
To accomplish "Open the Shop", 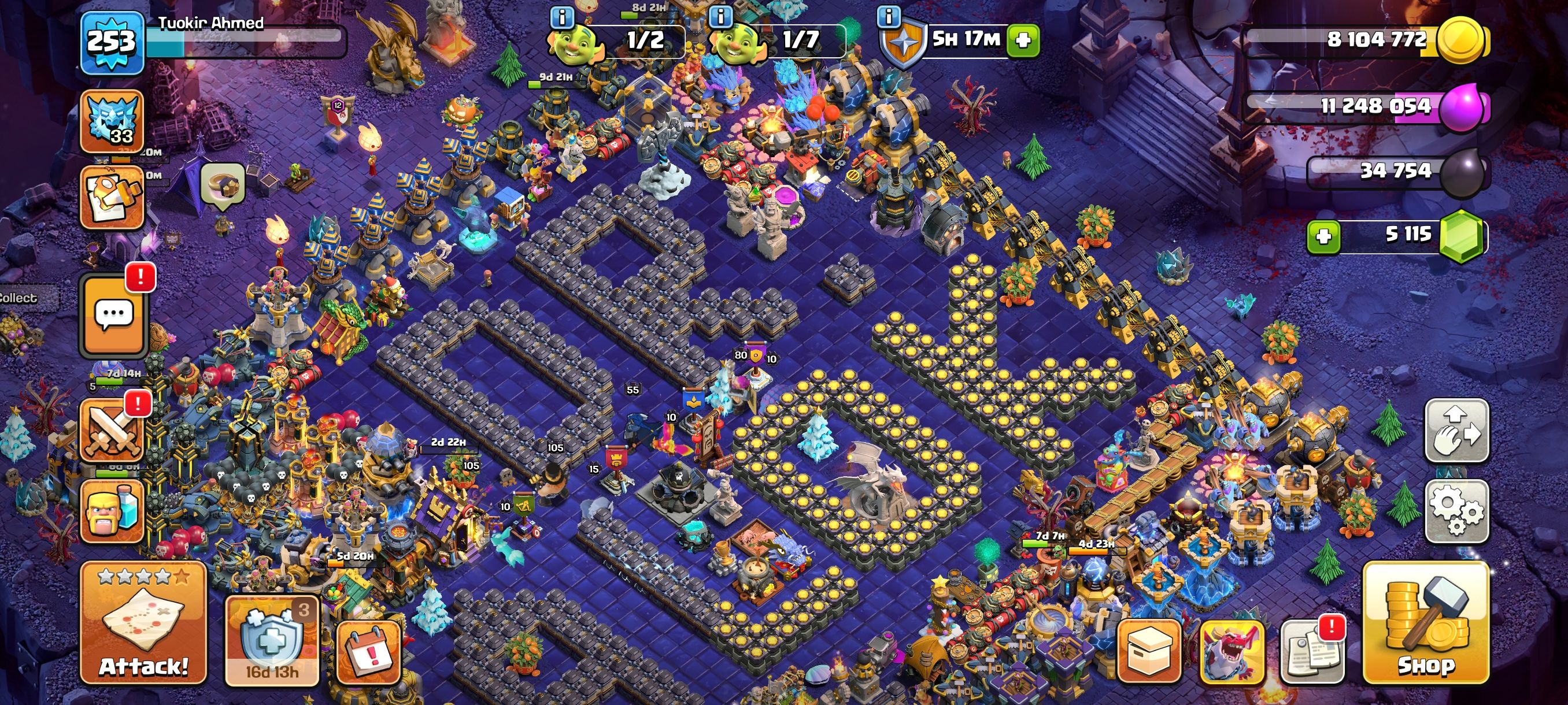I will (x=1425, y=622).
